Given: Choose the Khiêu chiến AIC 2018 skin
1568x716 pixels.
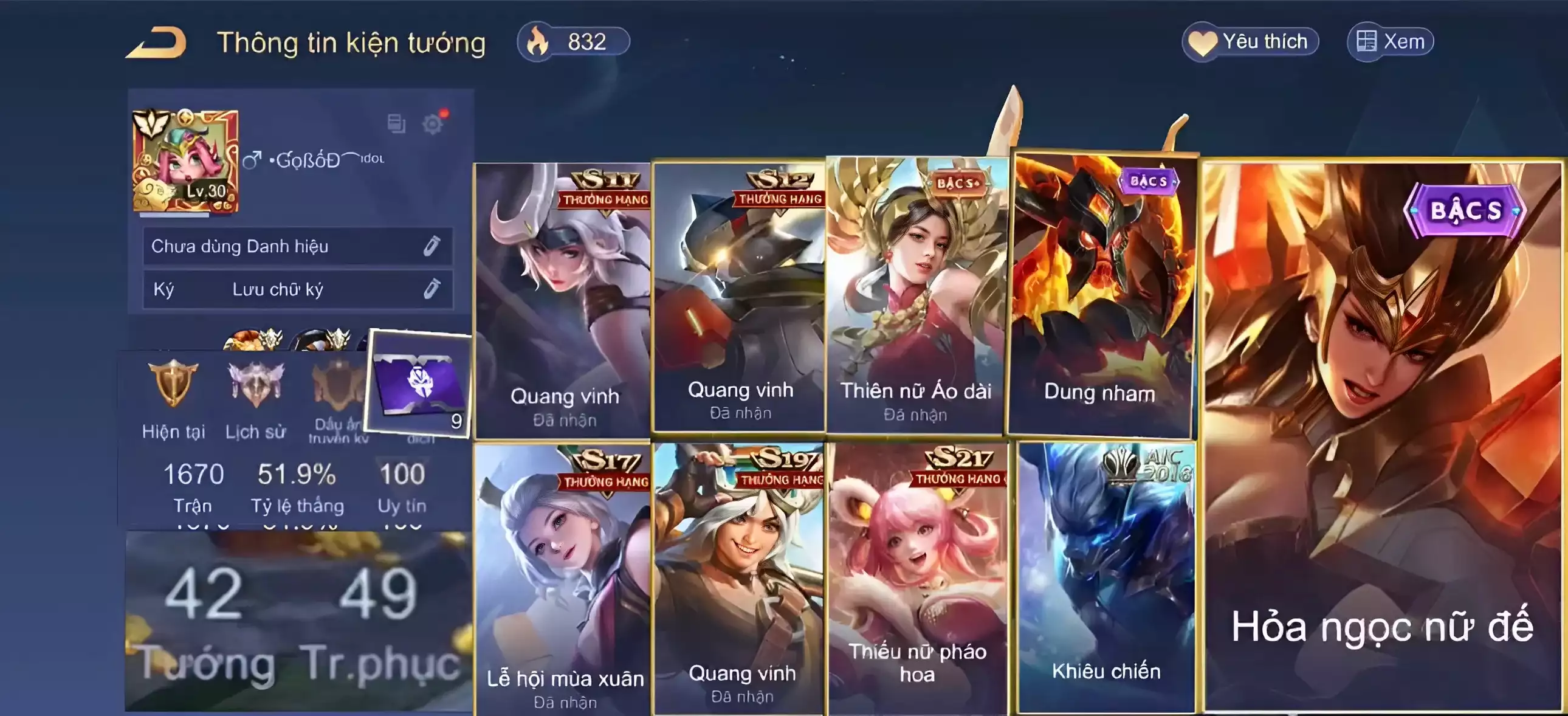Looking at the screenshot, I should point(1106,577).
